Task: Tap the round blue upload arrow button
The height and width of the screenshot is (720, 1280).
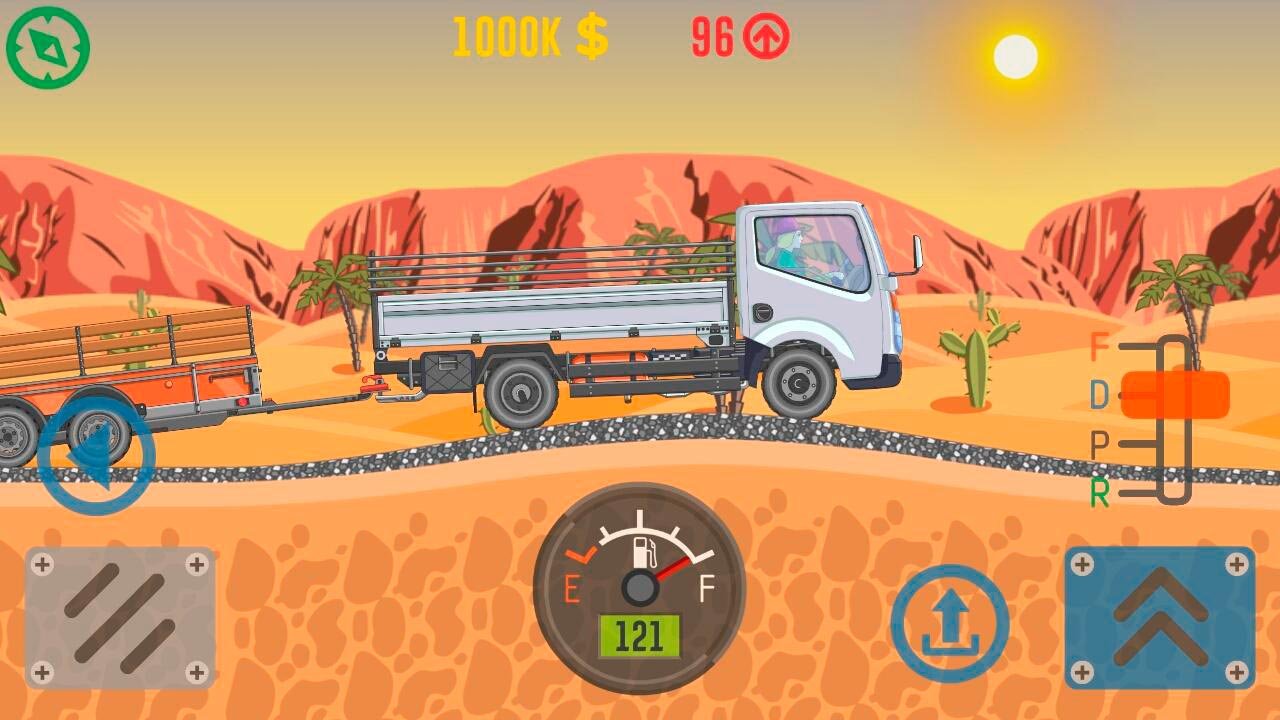Action: click(949, 623)
